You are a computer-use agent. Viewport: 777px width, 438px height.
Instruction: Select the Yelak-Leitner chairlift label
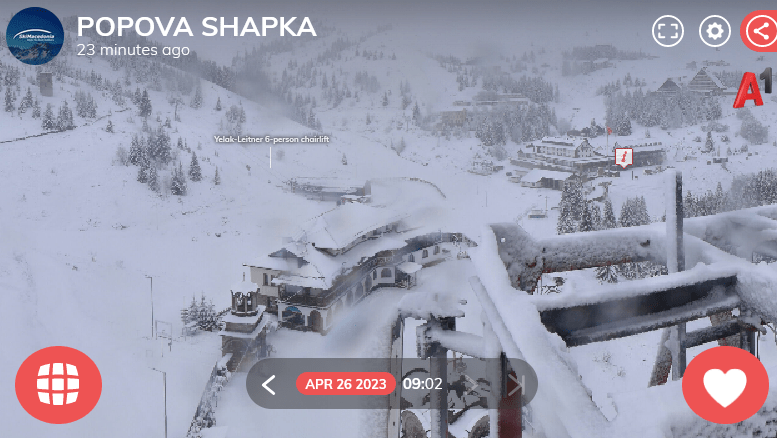point(270,139)
